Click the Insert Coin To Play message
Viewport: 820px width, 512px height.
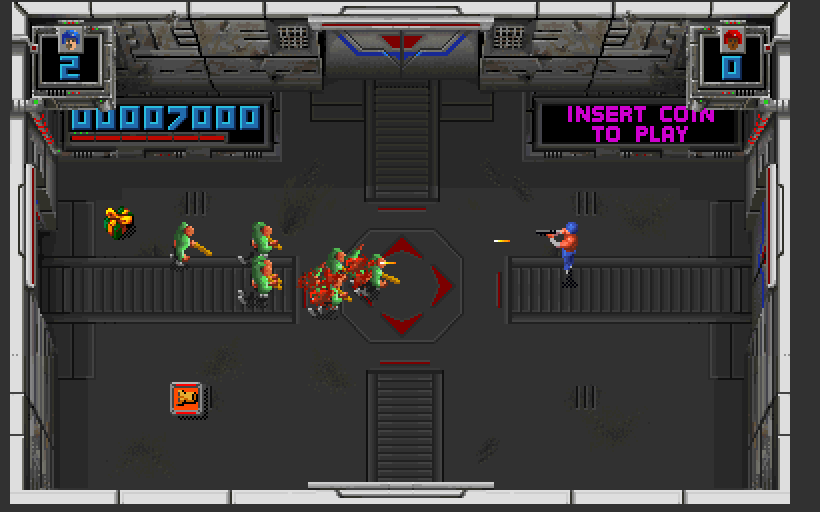(640, 124)
